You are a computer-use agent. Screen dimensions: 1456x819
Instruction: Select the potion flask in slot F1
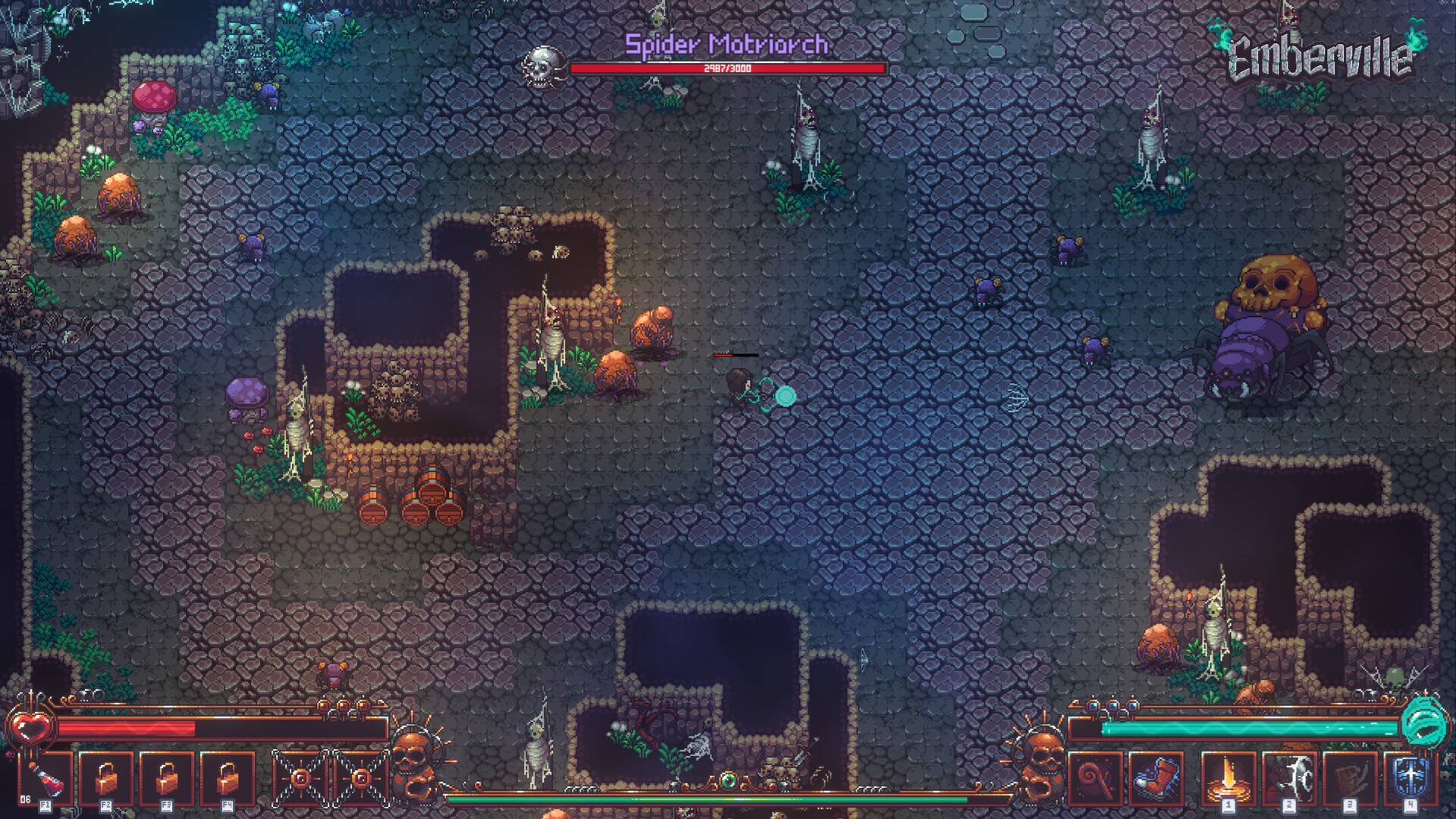point(47,780)
